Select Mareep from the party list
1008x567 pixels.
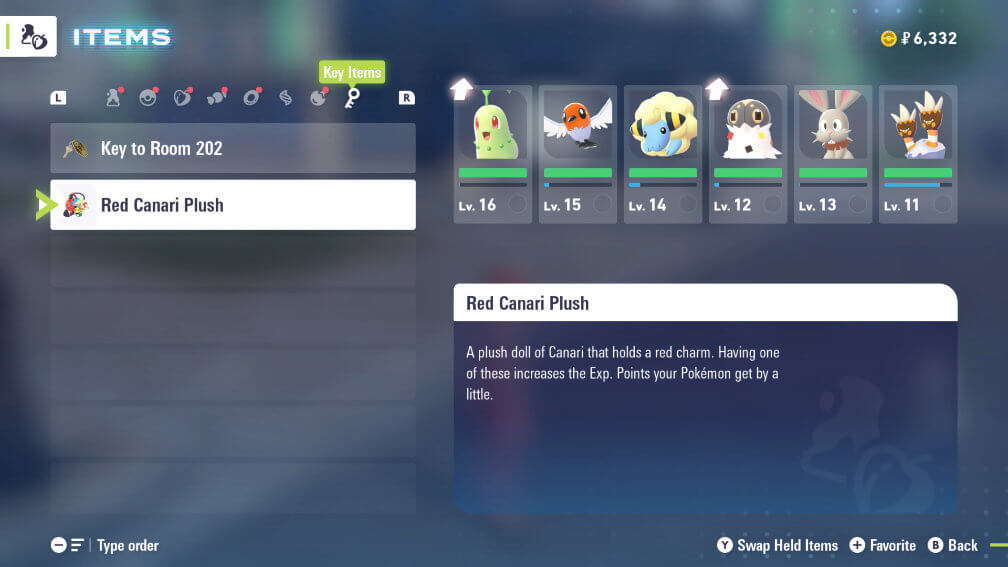coord(663,153)
